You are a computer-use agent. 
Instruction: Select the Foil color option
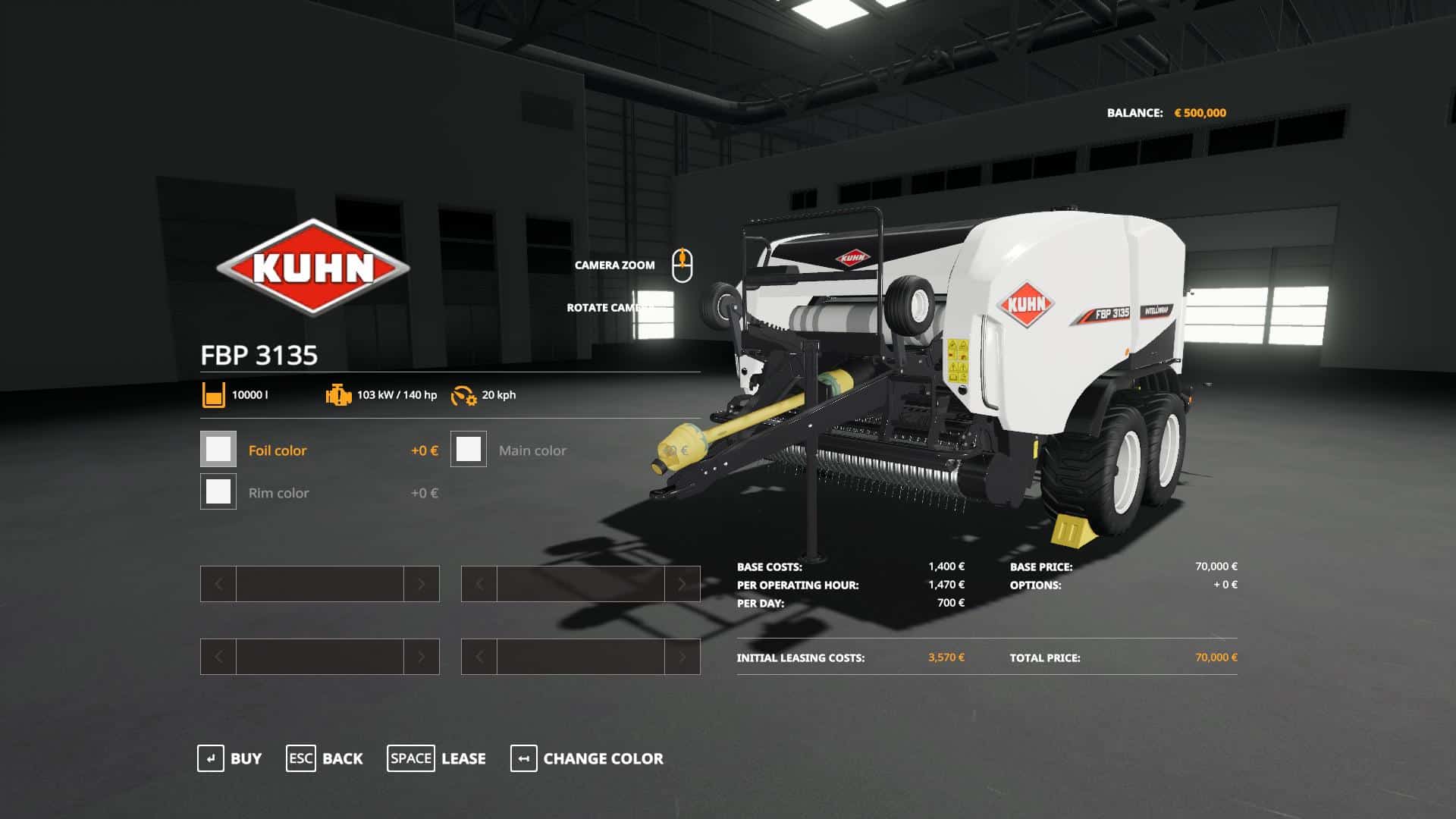click(x=278, y=450)
